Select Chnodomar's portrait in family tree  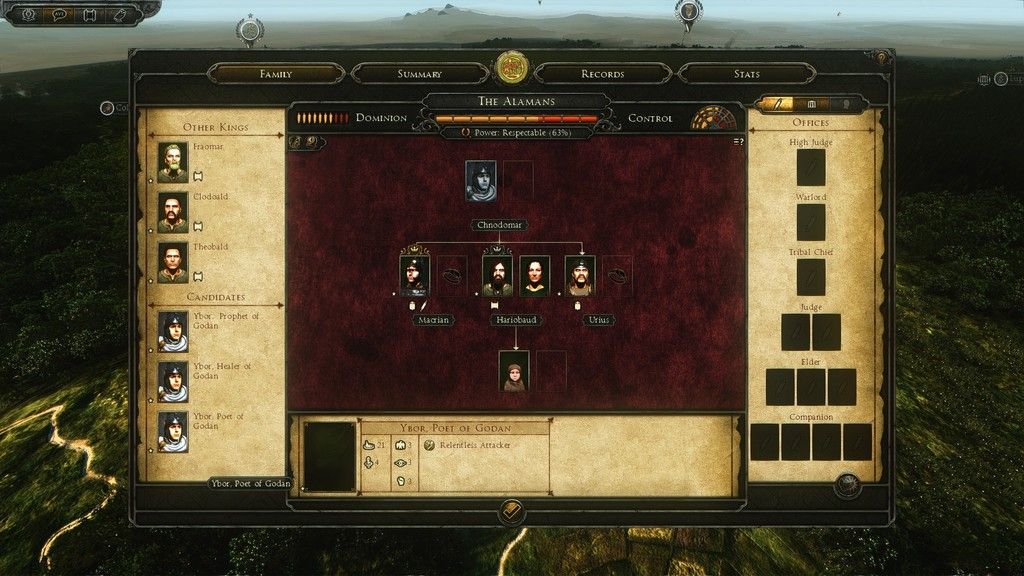point(481,181)
